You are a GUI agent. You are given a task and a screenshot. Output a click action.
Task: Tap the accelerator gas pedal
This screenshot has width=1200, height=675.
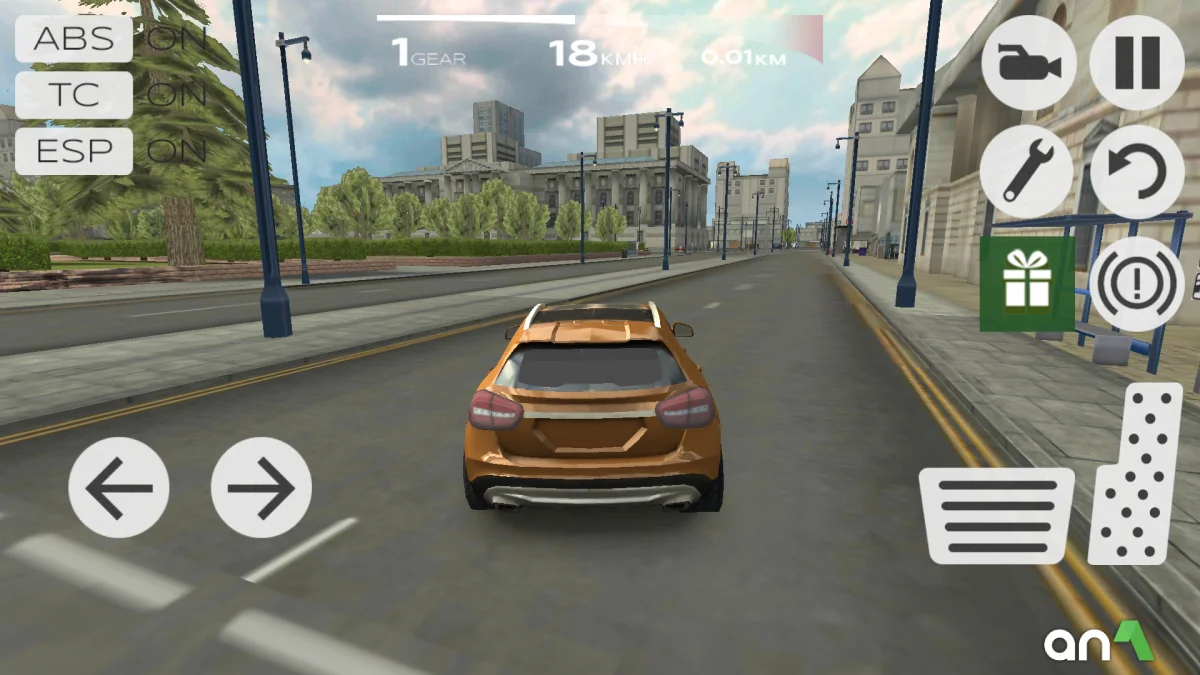point(1137,475)
